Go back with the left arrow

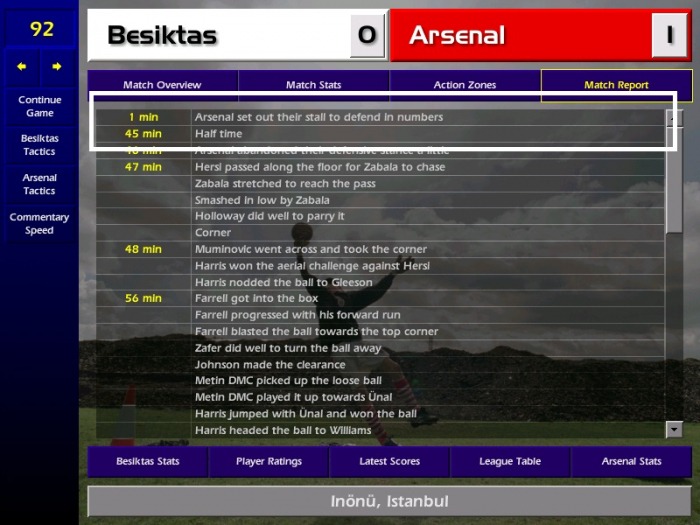22,67
